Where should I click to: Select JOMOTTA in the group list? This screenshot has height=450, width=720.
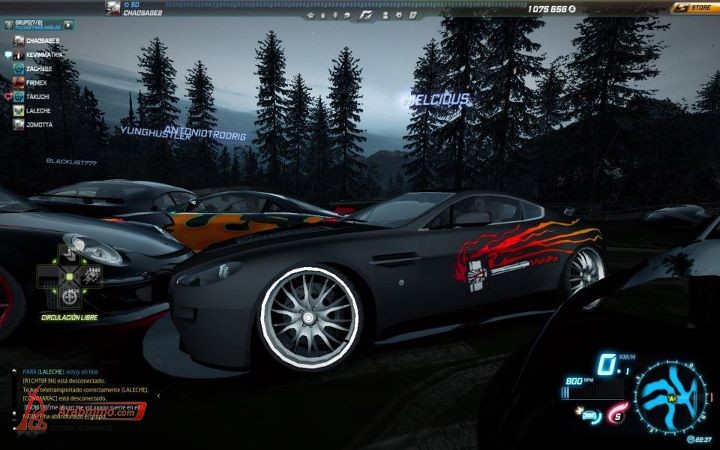[x=39, y=125]
